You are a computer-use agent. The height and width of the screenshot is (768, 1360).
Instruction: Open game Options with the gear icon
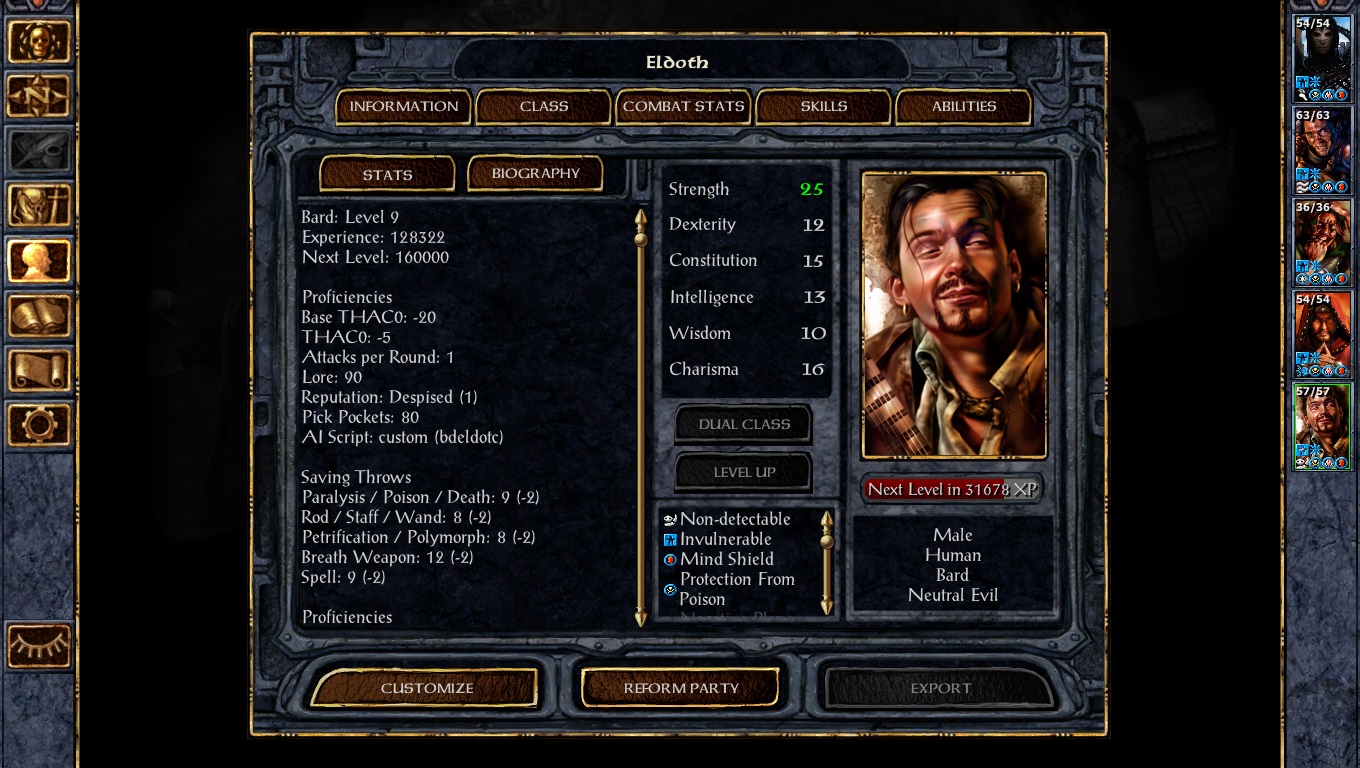pyautogui.click(x=40, y=425)
